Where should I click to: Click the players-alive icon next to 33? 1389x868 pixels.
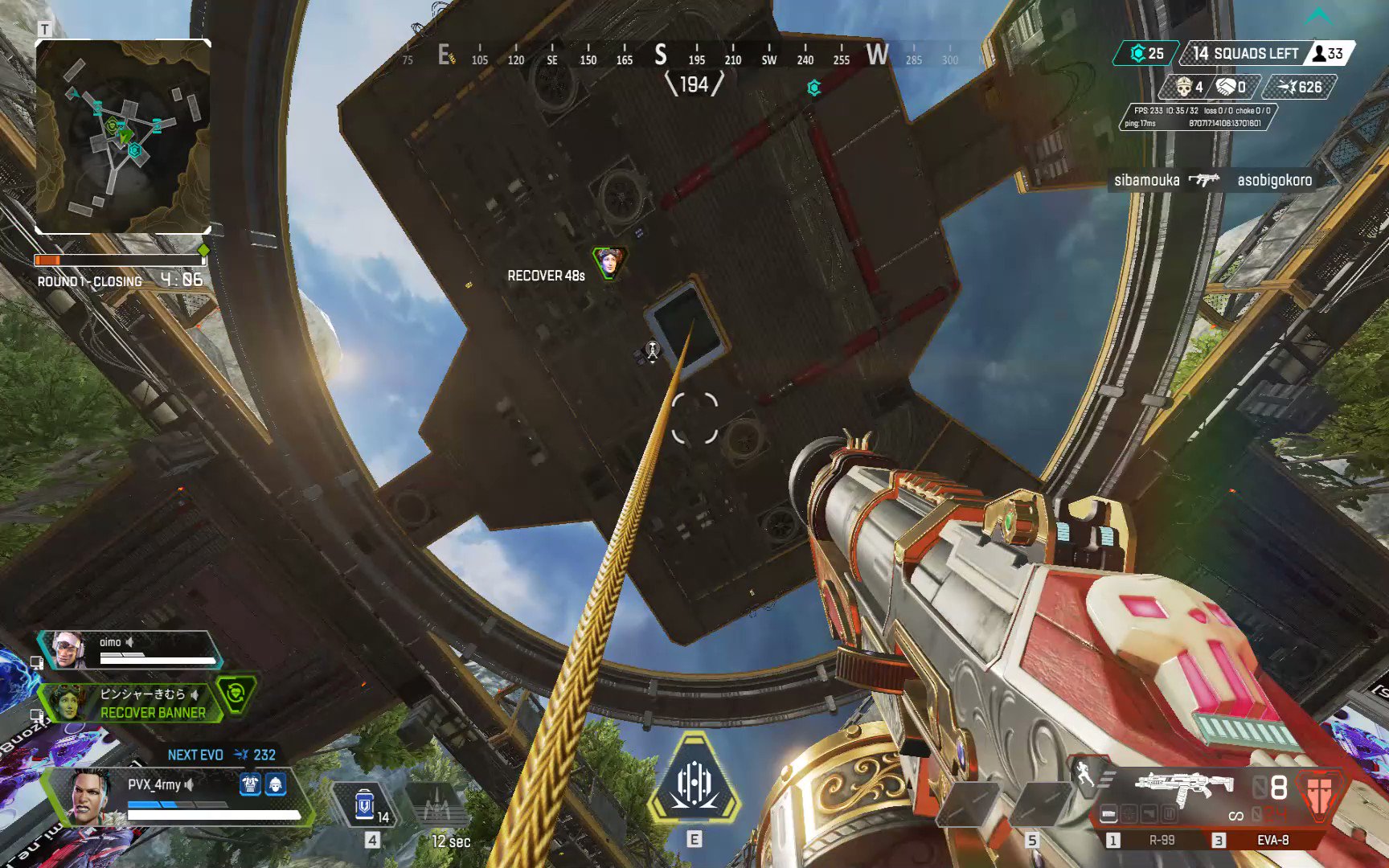click(1320, 54)
